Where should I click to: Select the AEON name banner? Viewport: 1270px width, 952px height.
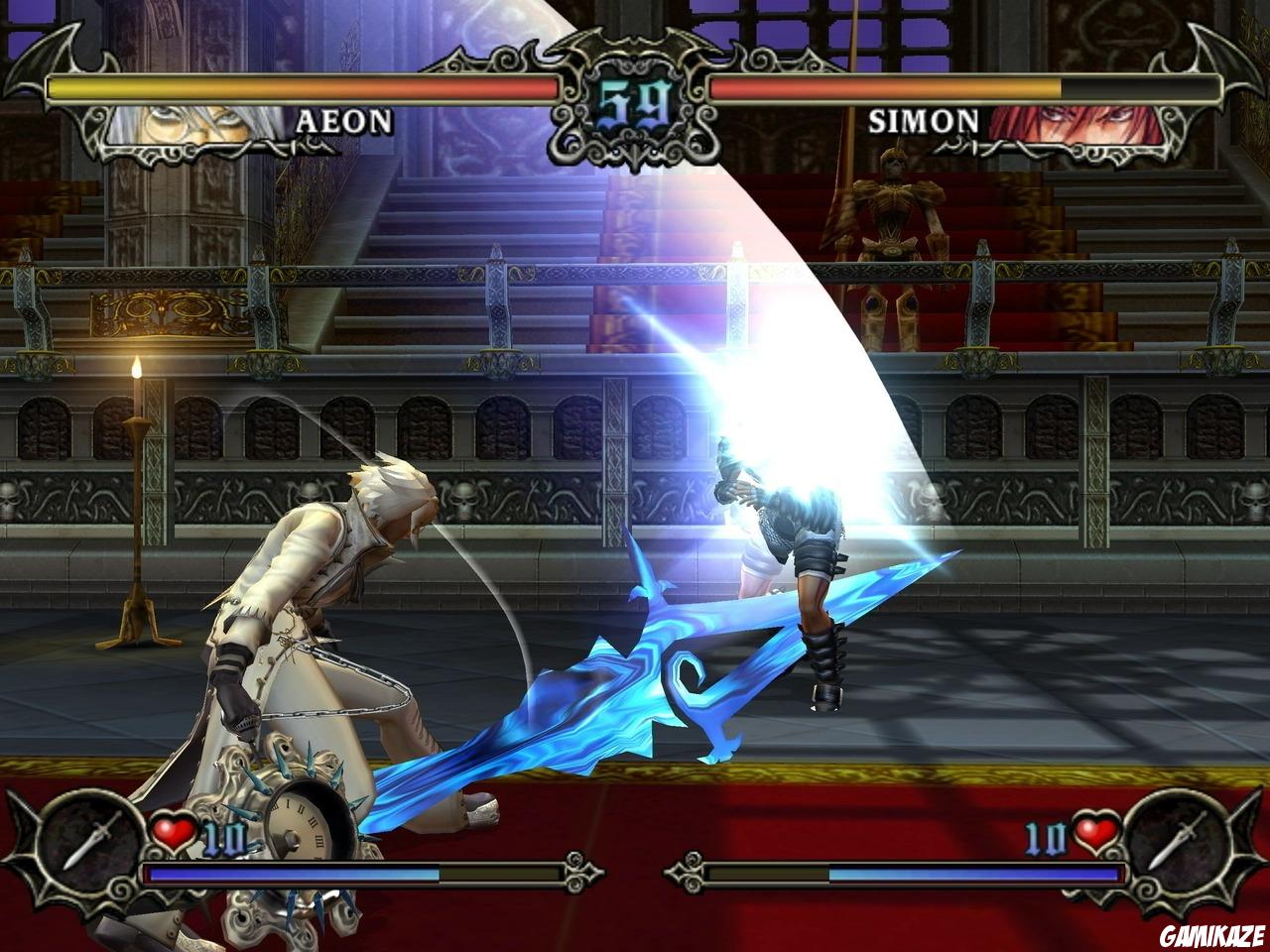[347, 121]
